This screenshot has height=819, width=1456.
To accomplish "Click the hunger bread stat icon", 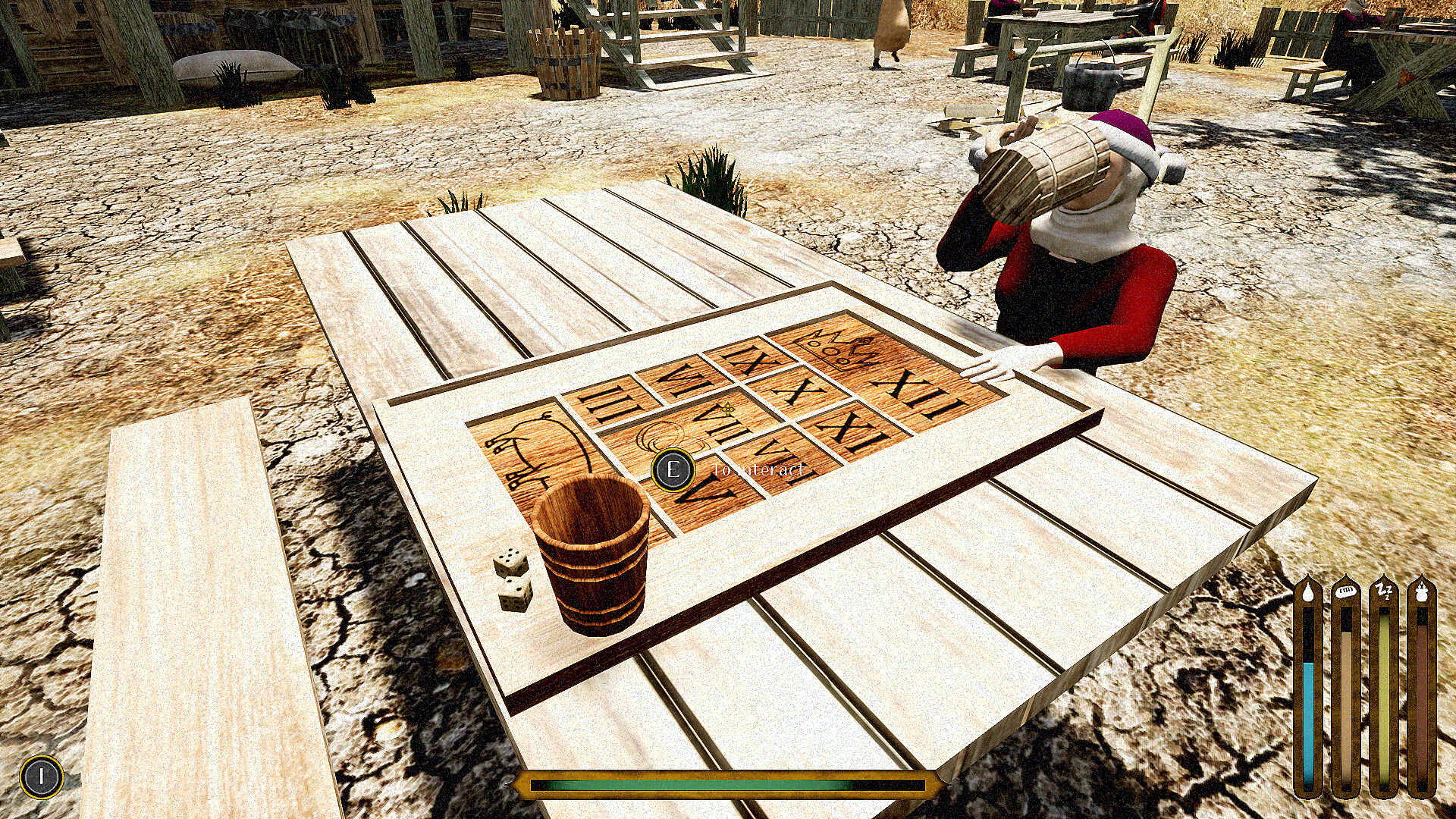I will (x=1345, y=591).
